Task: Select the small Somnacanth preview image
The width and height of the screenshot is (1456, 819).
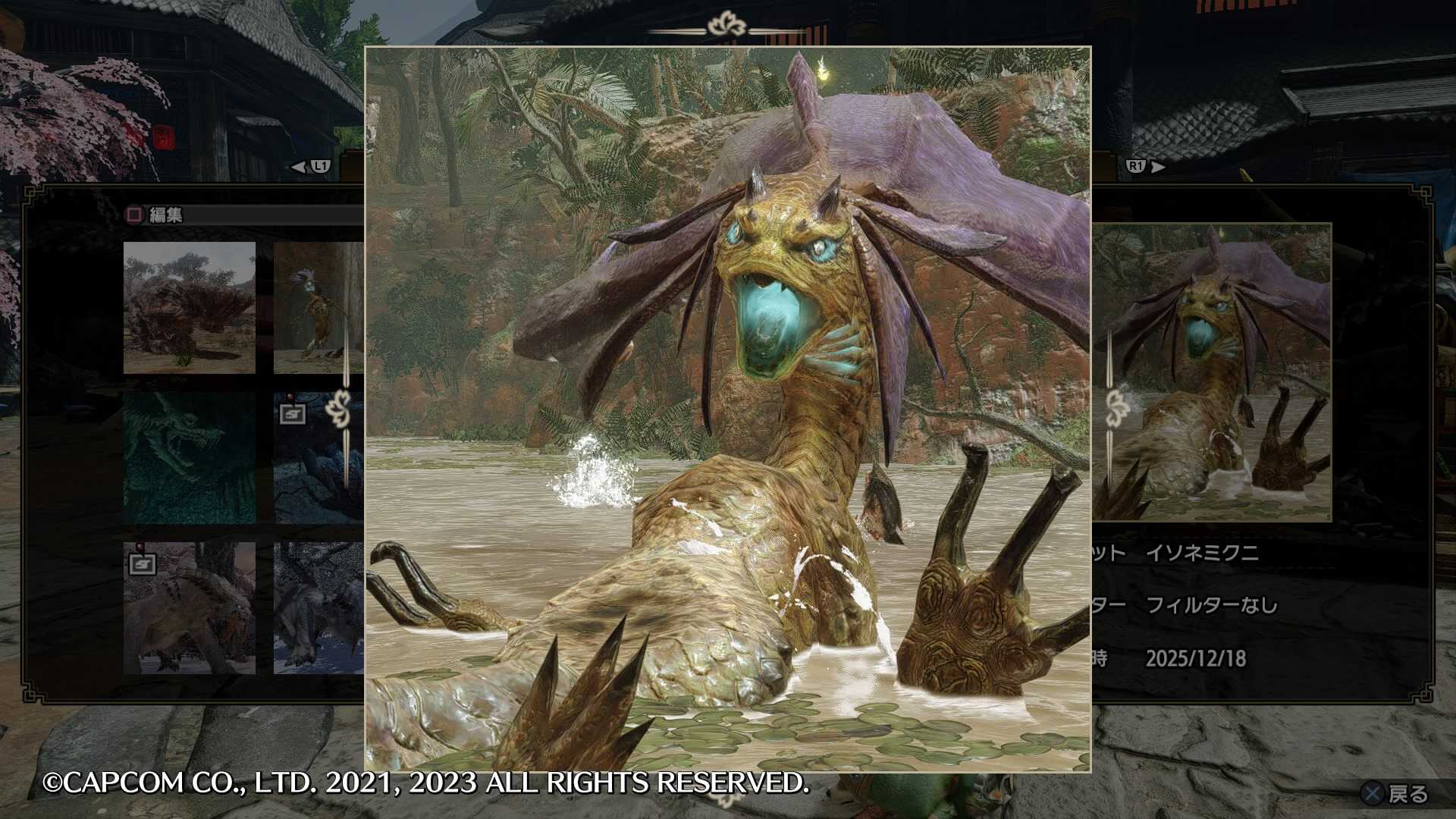Action: pyautogui.click(x=1212, y=372)
